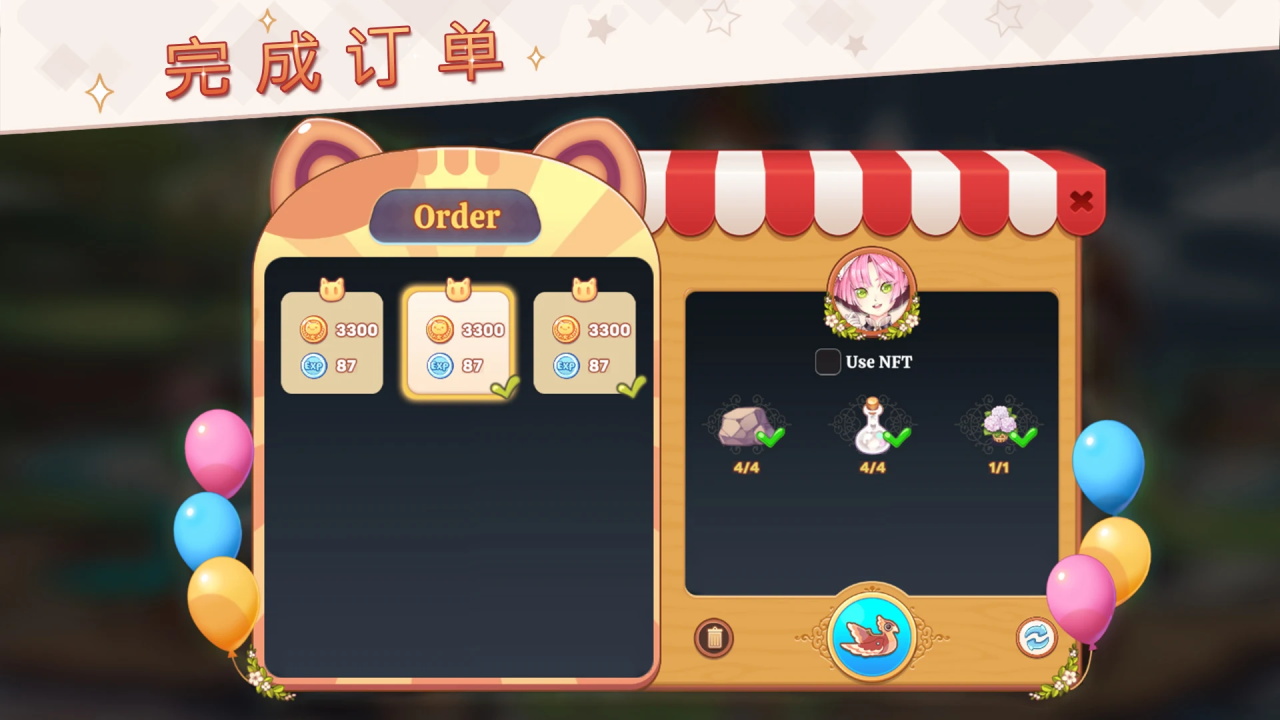Enable the Use NFT checkbox
This screenshot has height=720, width=1280.
827,362
